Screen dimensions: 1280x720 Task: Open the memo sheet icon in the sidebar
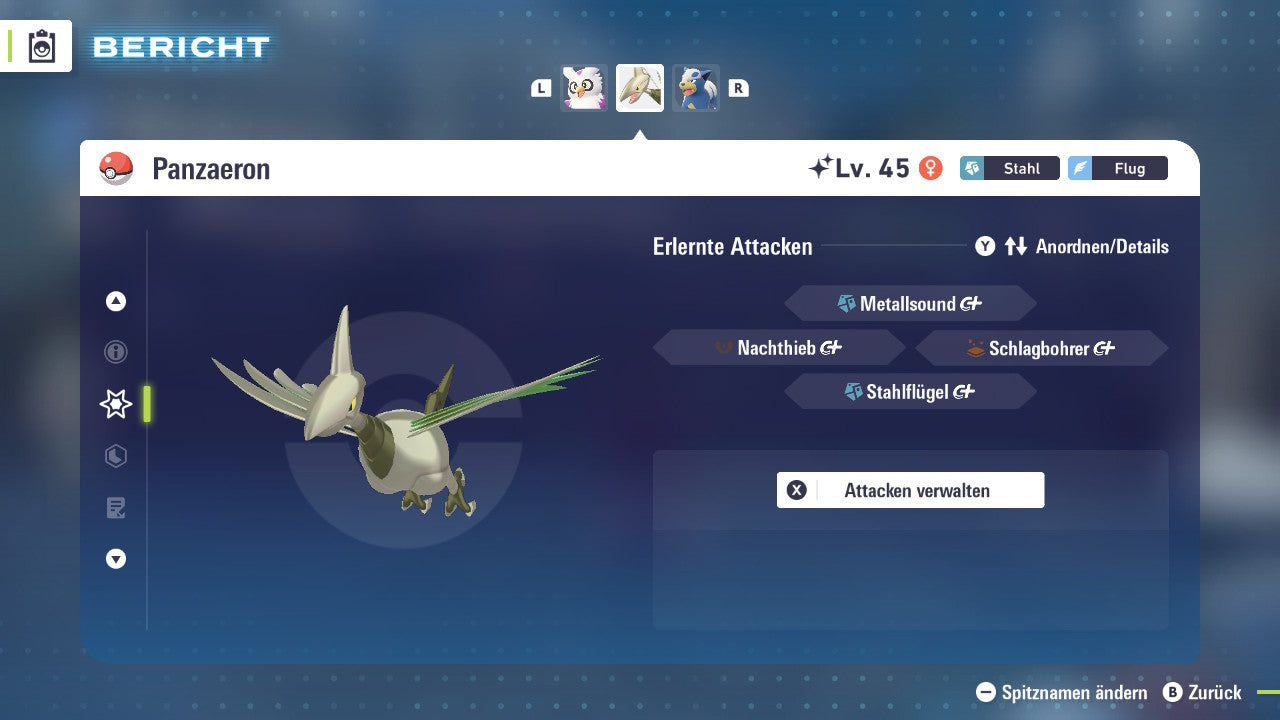115,508
